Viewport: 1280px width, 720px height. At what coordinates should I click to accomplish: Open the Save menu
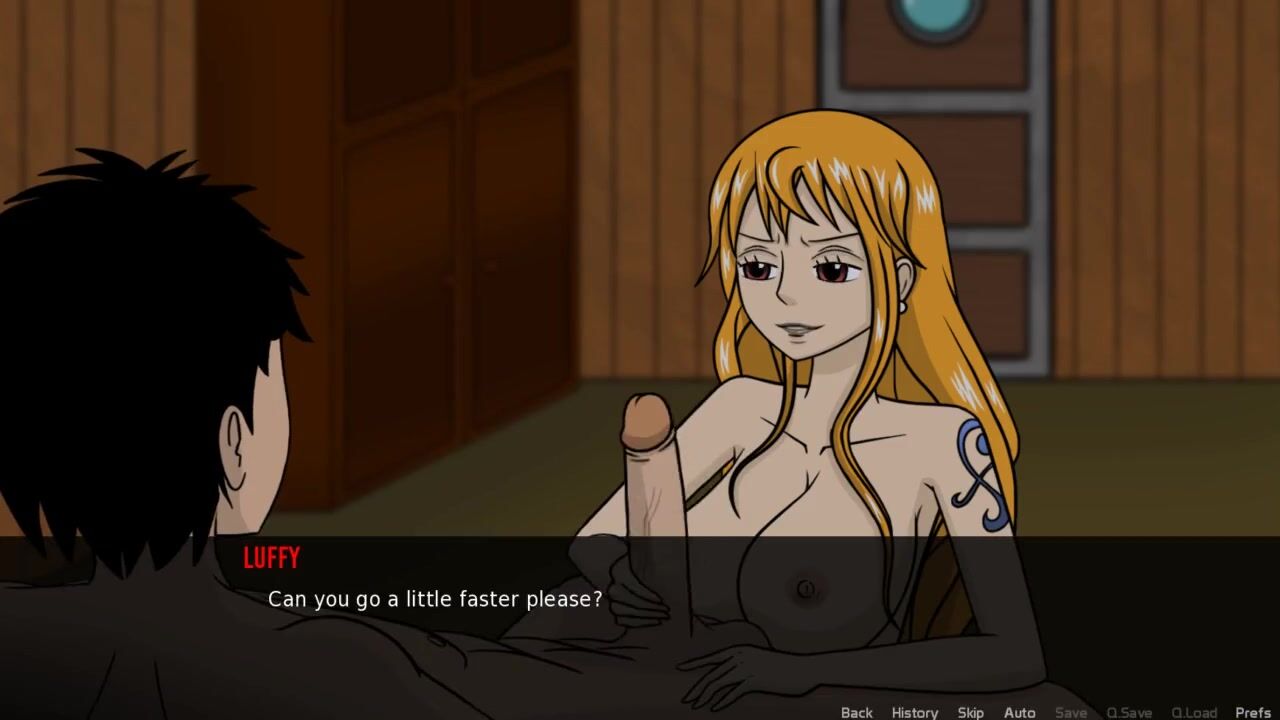[x=1070, y=712]
